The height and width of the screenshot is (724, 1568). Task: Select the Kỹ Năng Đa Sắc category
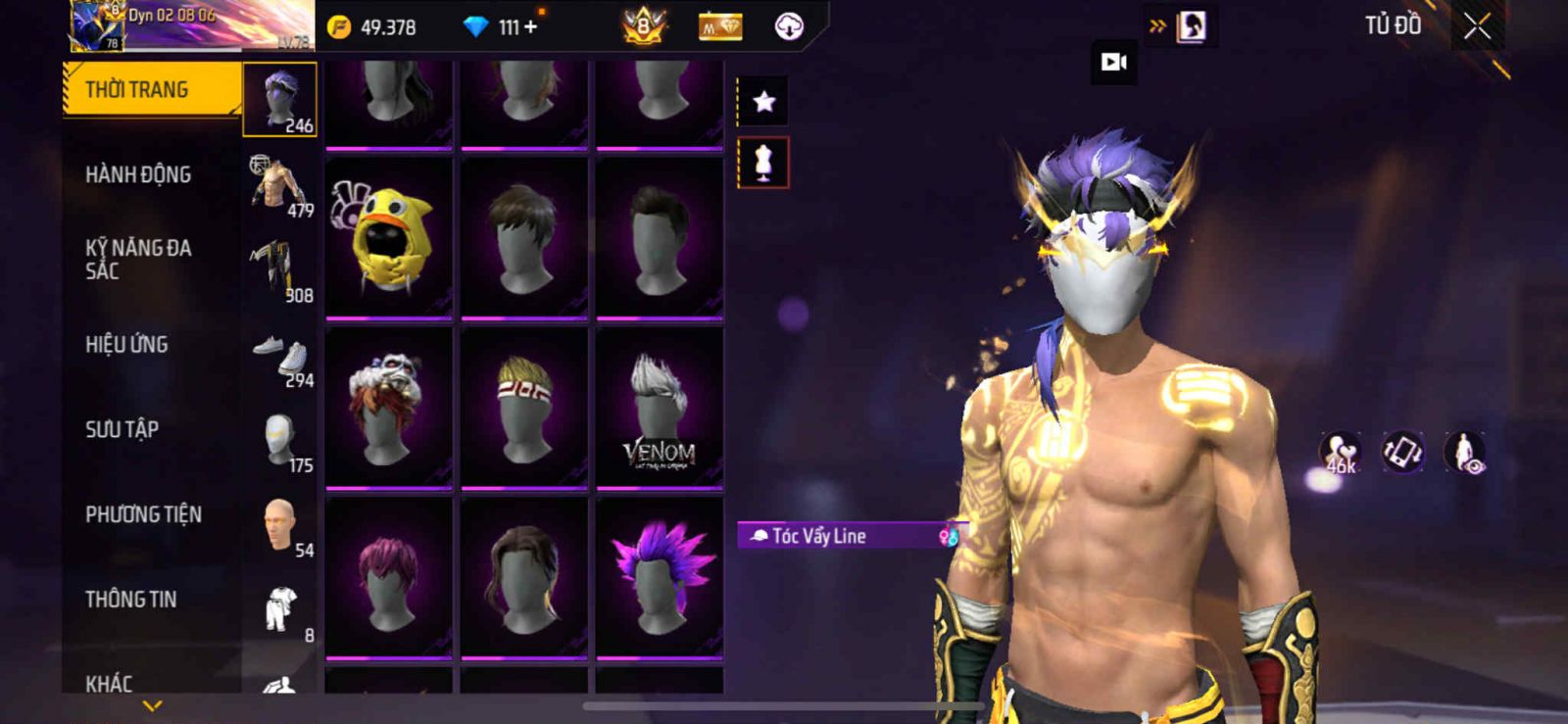(139, 260)
